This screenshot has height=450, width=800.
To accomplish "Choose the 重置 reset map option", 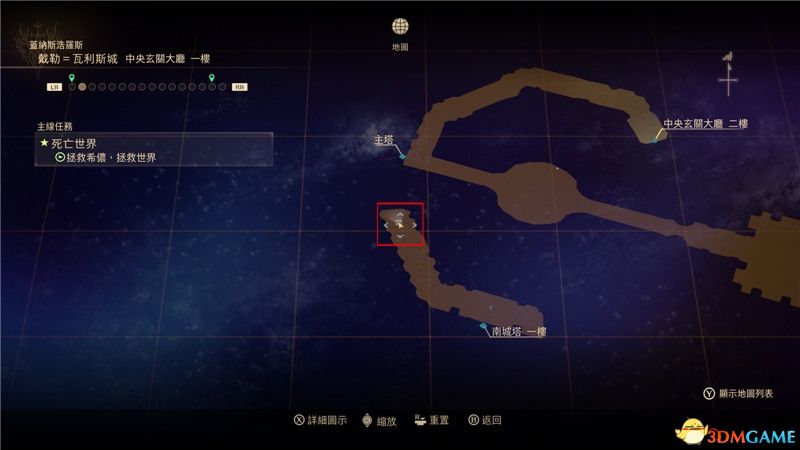I will pos(432,421).
